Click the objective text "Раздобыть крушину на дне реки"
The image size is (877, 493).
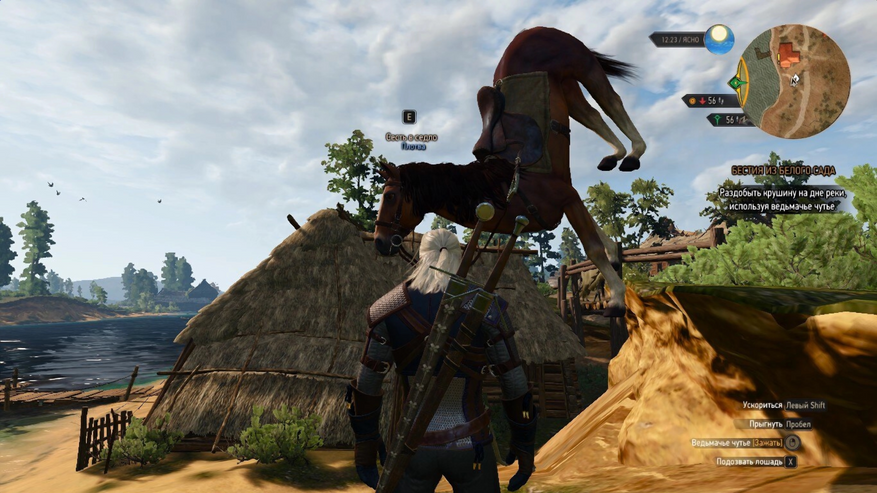point(782,190)
